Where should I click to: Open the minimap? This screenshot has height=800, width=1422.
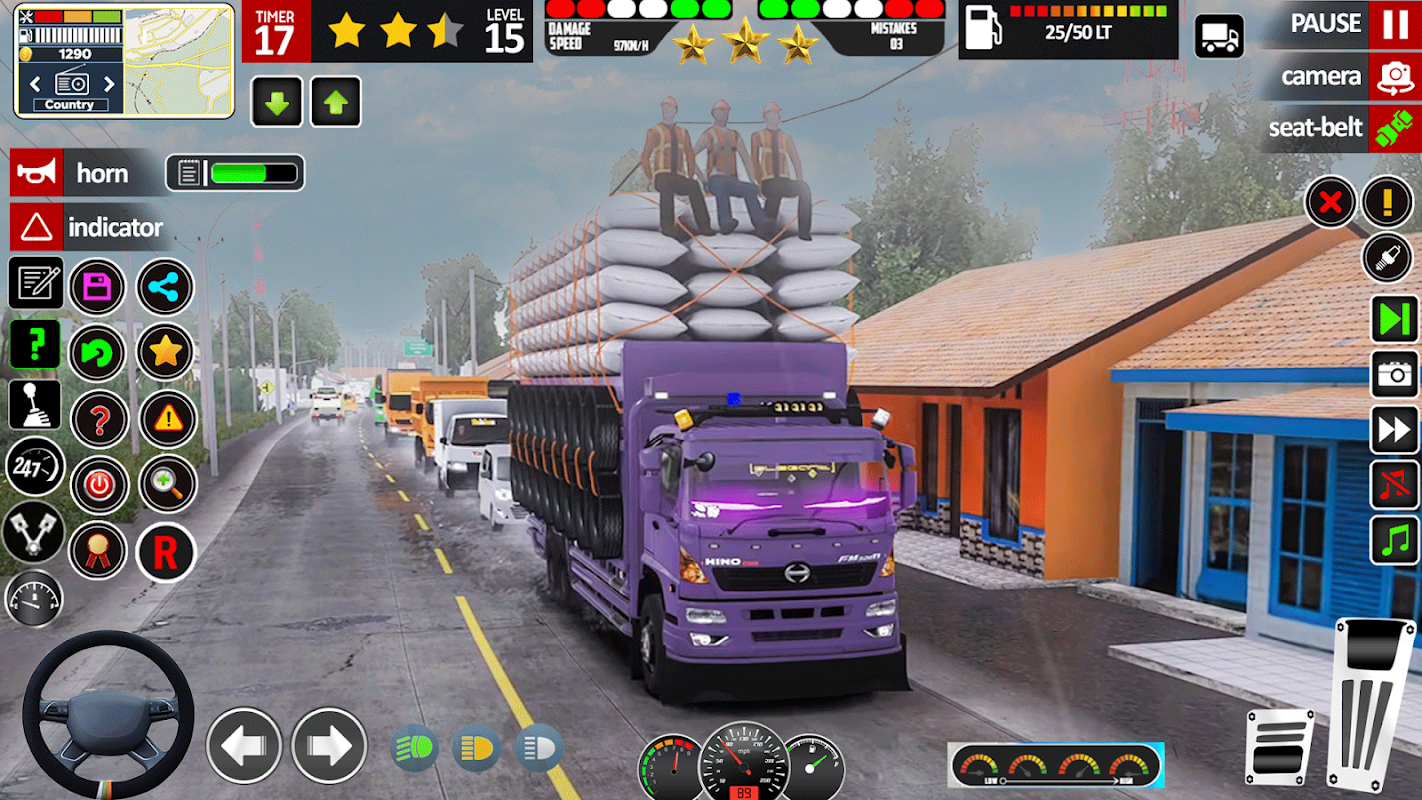[178, 60]
